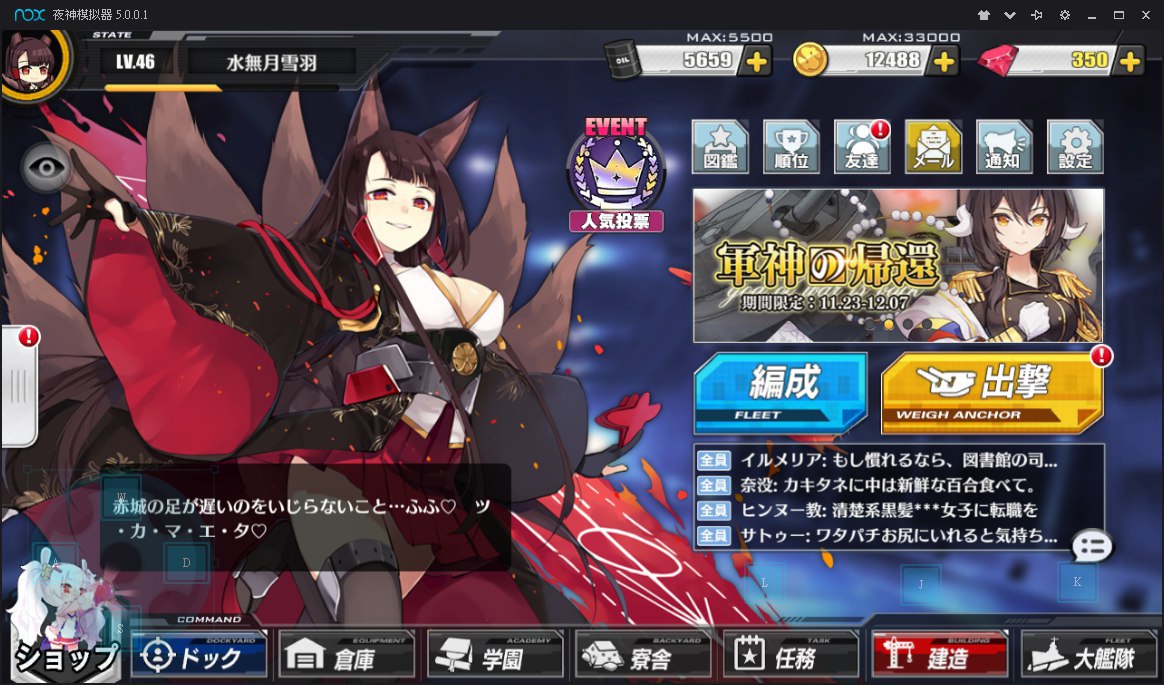Open the 建造 building menu
Image resolution: width=1164 pixels, height=685 pixels.
pyautogui.click(x=938, y=656)
